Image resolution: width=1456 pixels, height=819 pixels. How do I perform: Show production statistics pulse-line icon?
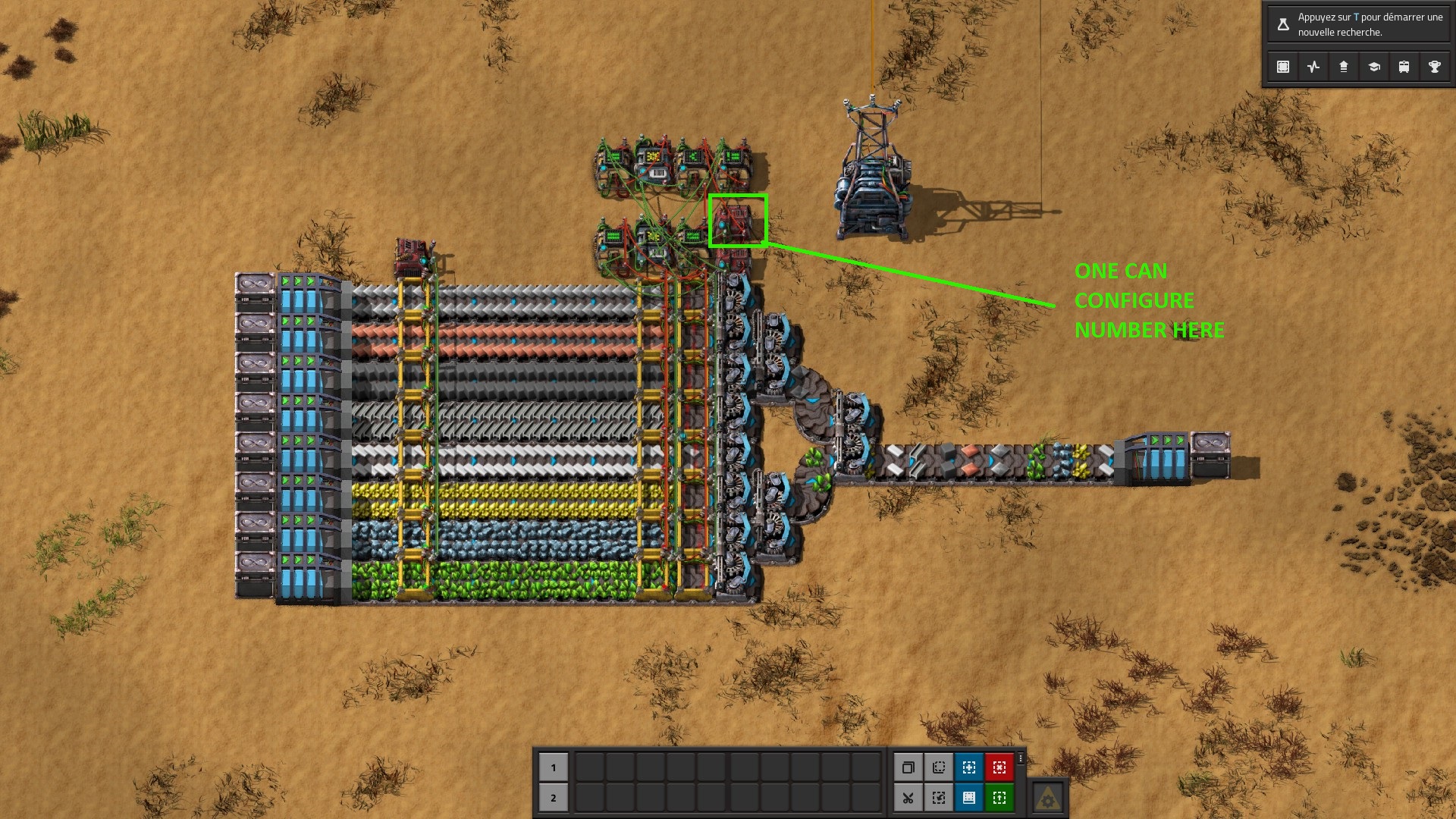[x=1313, y=67]
